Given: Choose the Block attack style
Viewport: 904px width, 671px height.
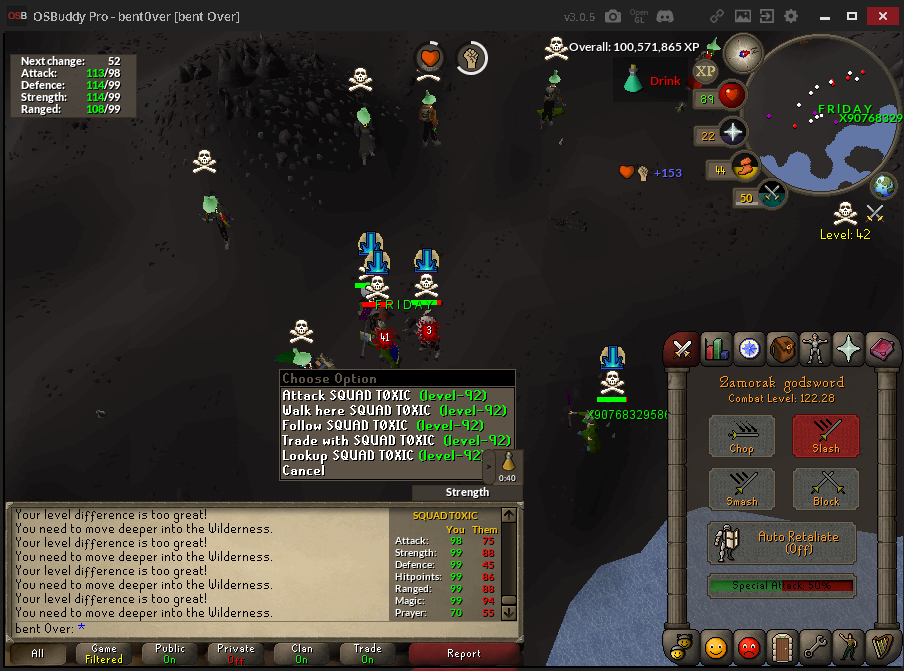Looking at the screenshot, I should [x=826, y=489].
